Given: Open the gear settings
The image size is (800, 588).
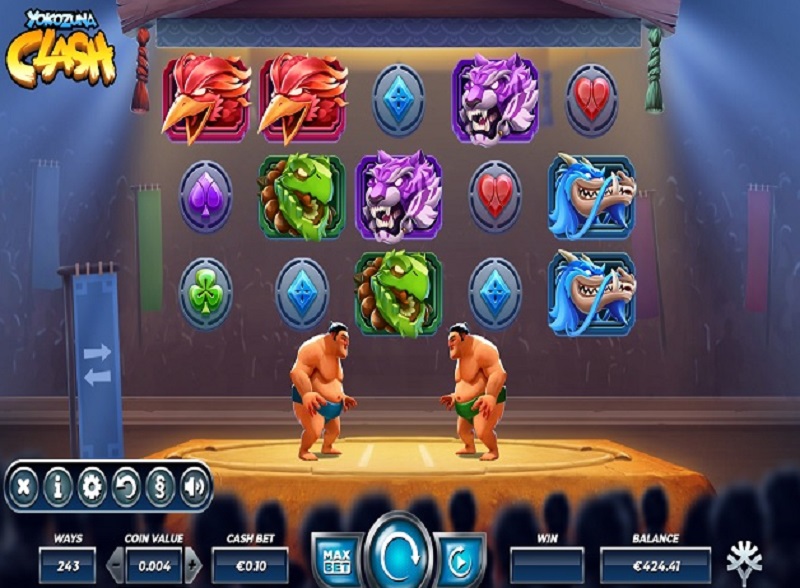Looking at the screenshot, I should [92, 487].
